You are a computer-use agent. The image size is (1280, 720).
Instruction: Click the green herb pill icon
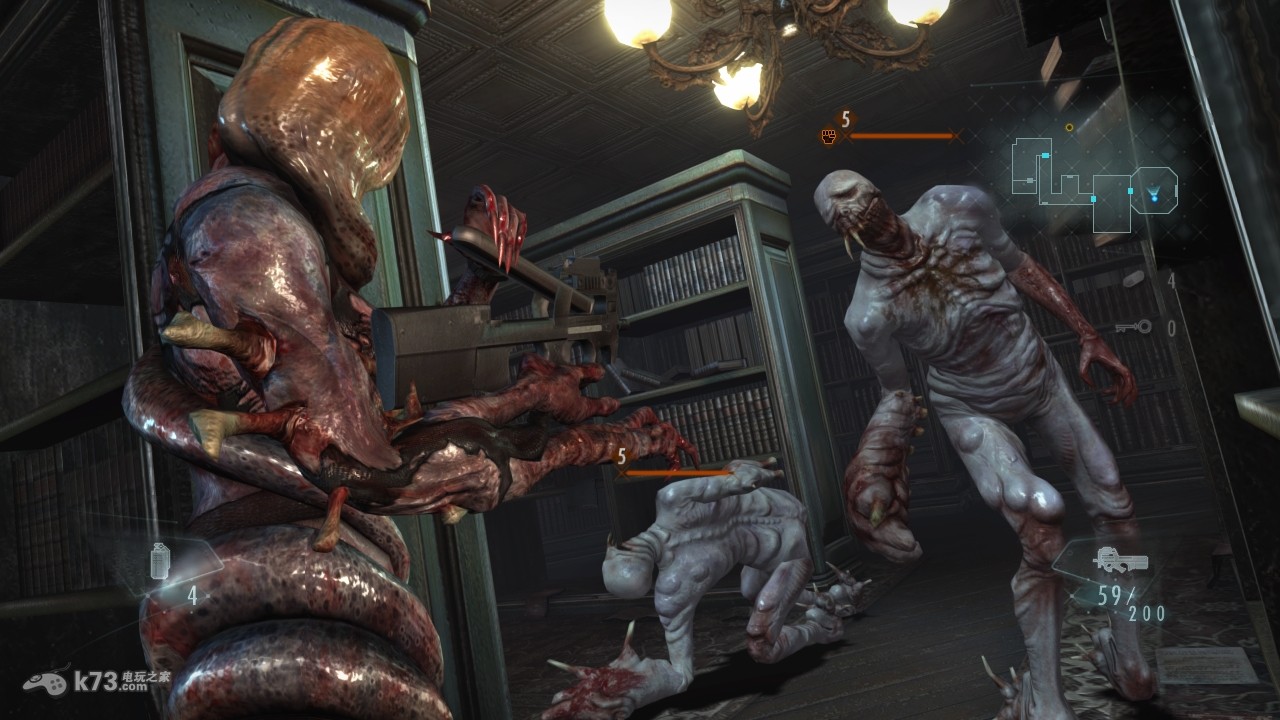(1133, 279)
